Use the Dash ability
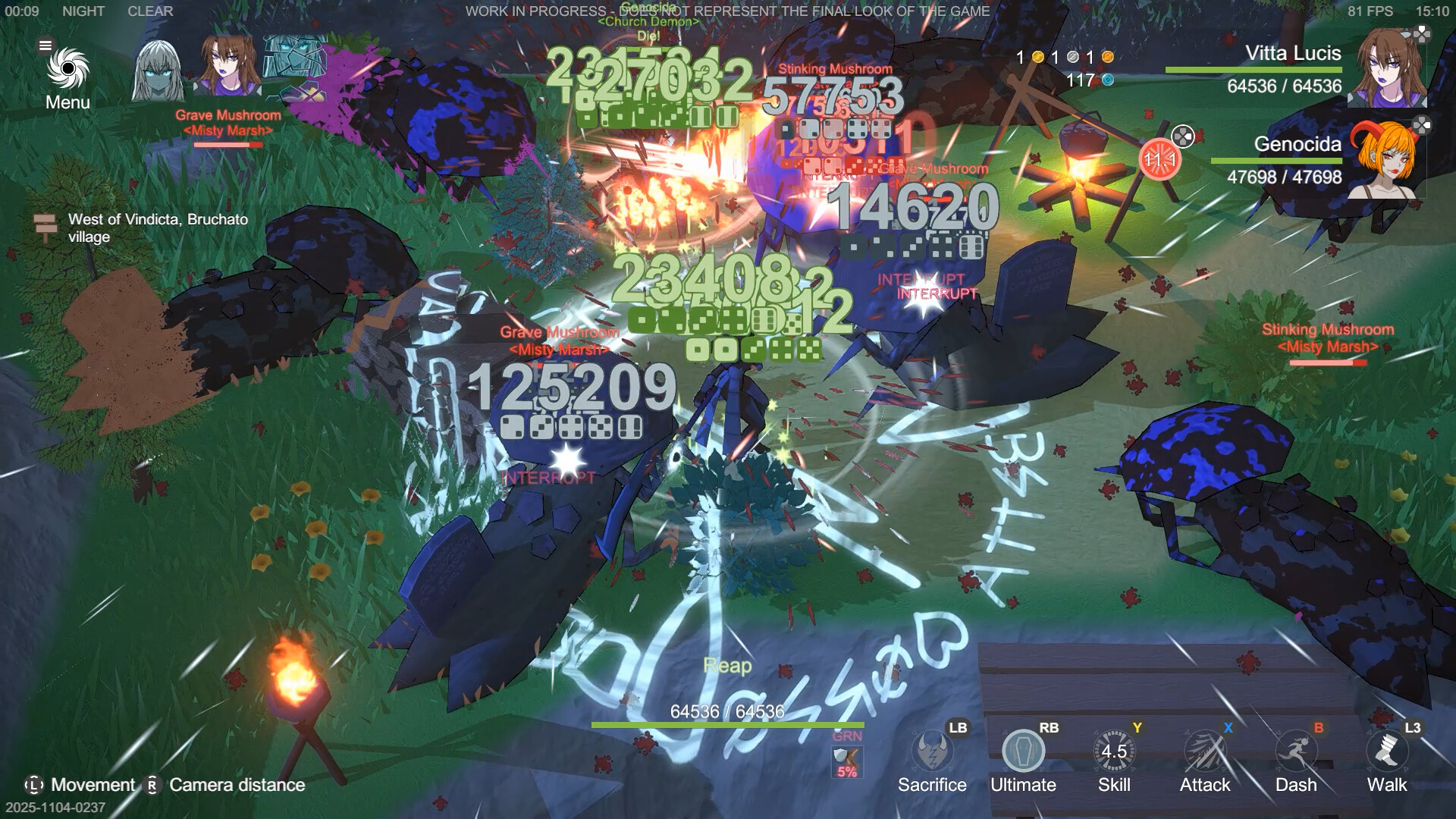The image size is (1456, 819). coord(1296,752)
